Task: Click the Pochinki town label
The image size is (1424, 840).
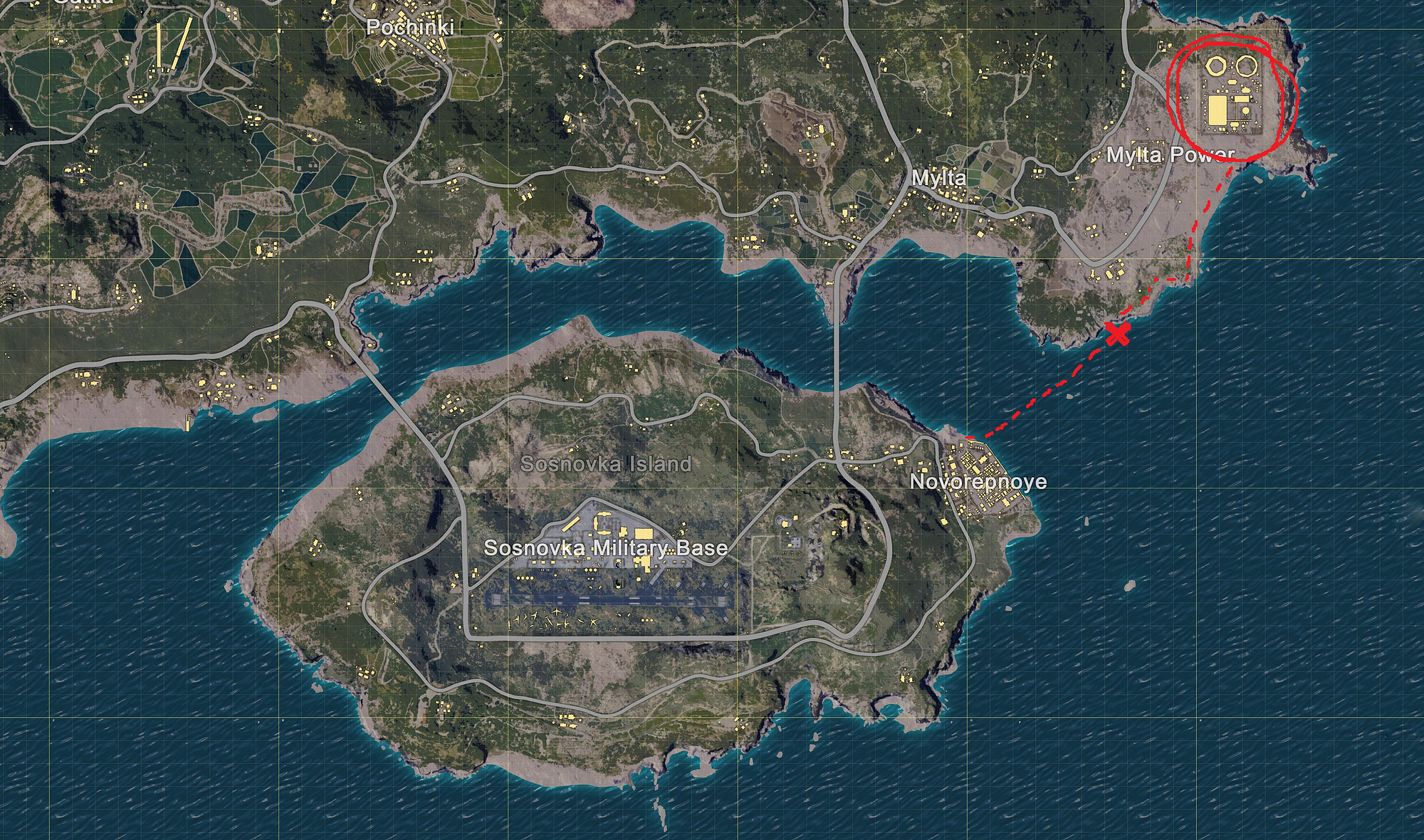Action: coord(409,27)
